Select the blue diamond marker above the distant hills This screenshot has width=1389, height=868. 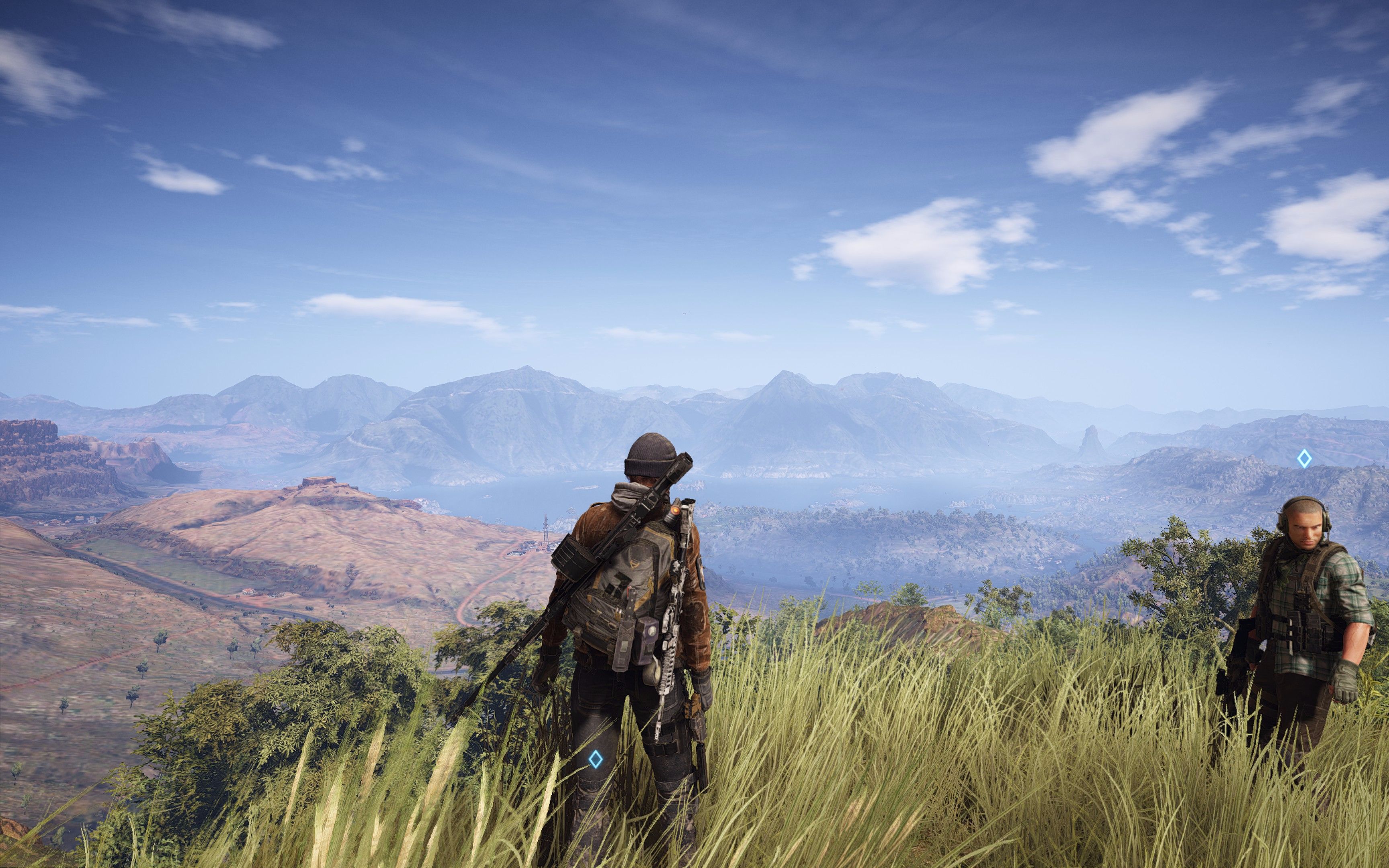[1304, 458]
